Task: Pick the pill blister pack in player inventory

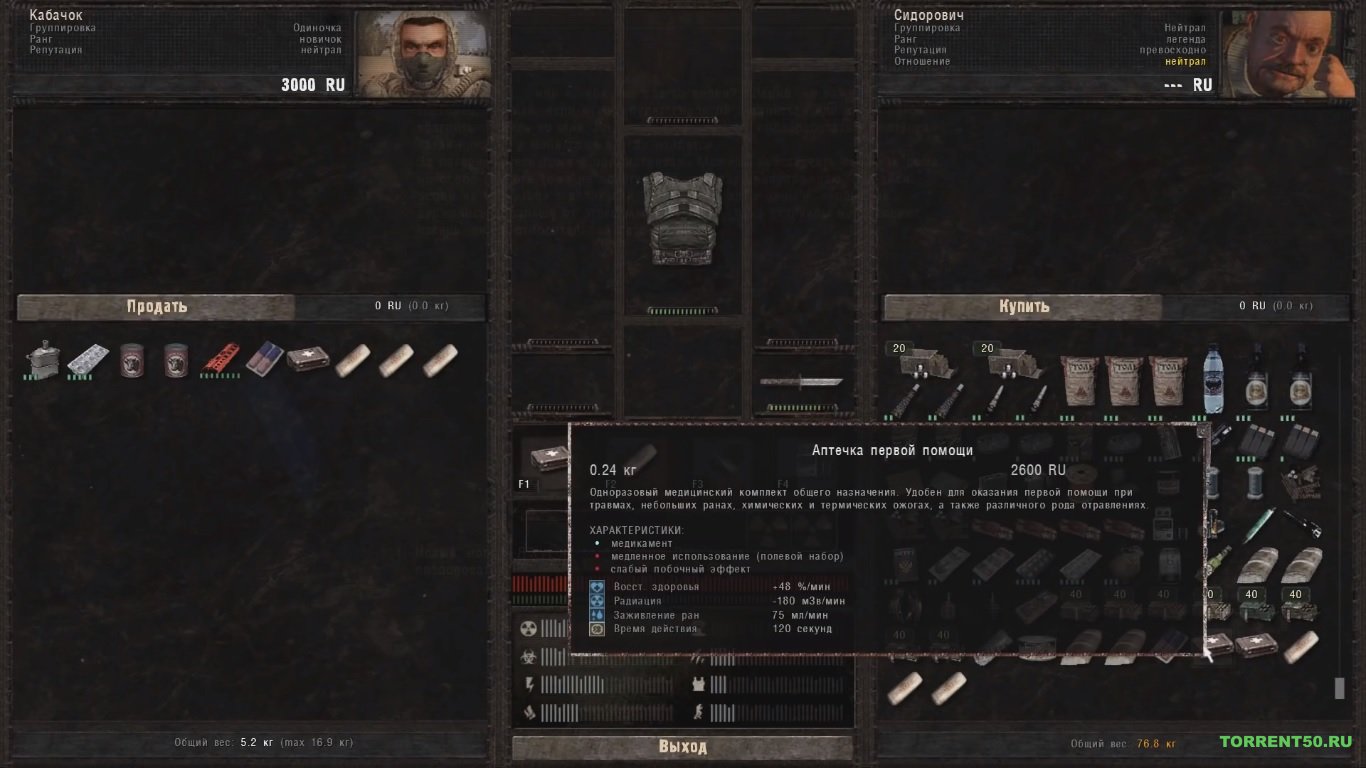Action: point(88,360)
